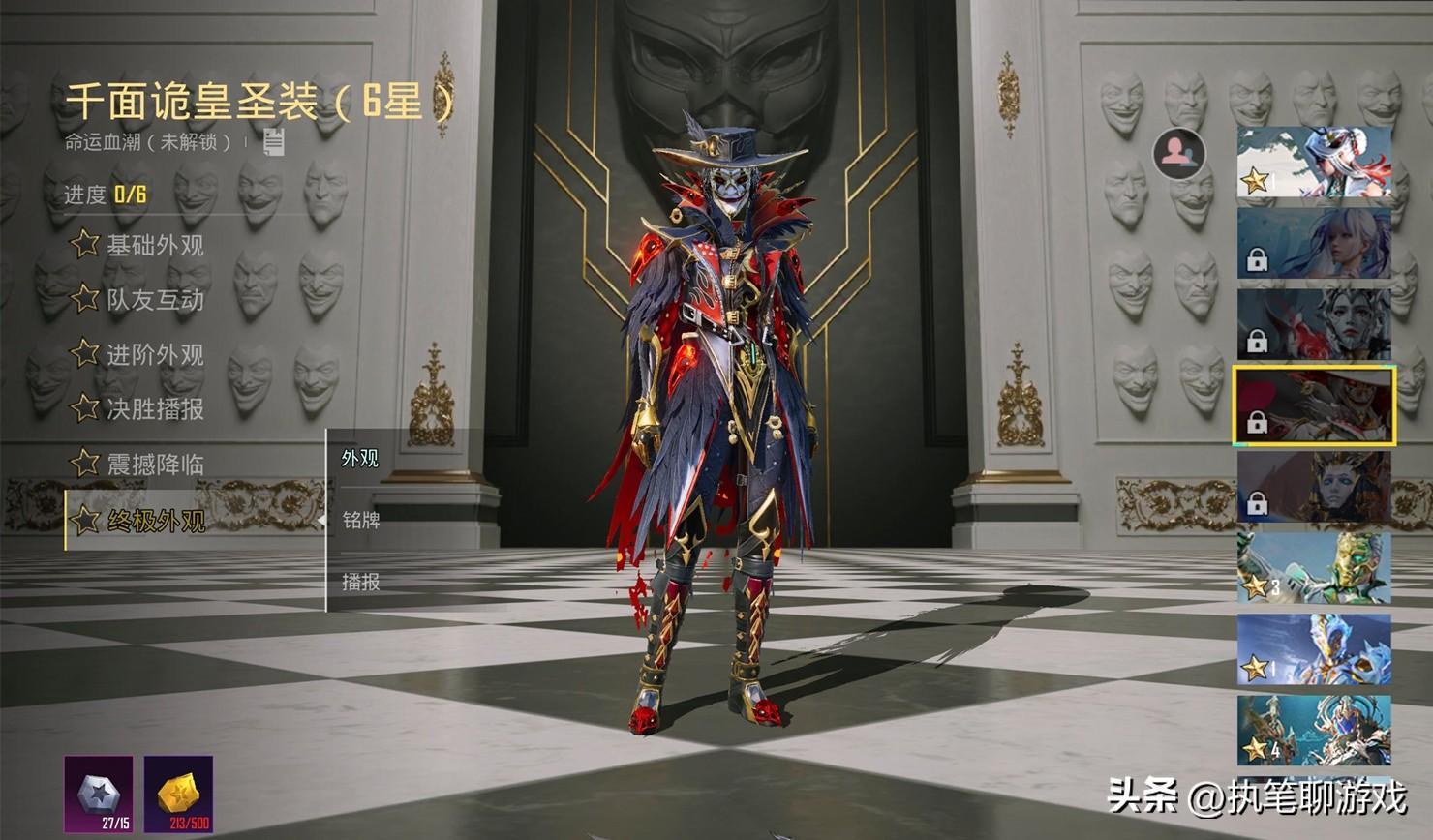
Task: Select the golden-mask 3-star outfit thumbnail
Action: pyautogui.click(x=1314, y=568)
